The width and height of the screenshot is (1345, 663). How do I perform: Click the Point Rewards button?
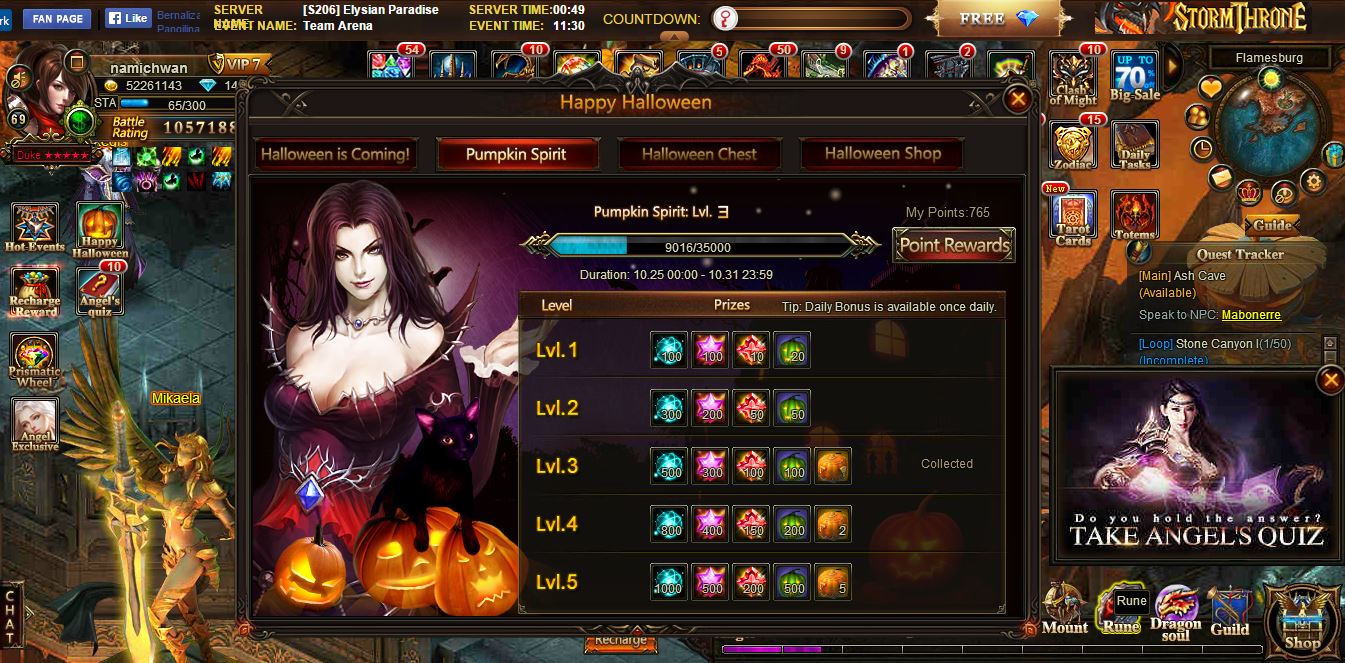954,245
